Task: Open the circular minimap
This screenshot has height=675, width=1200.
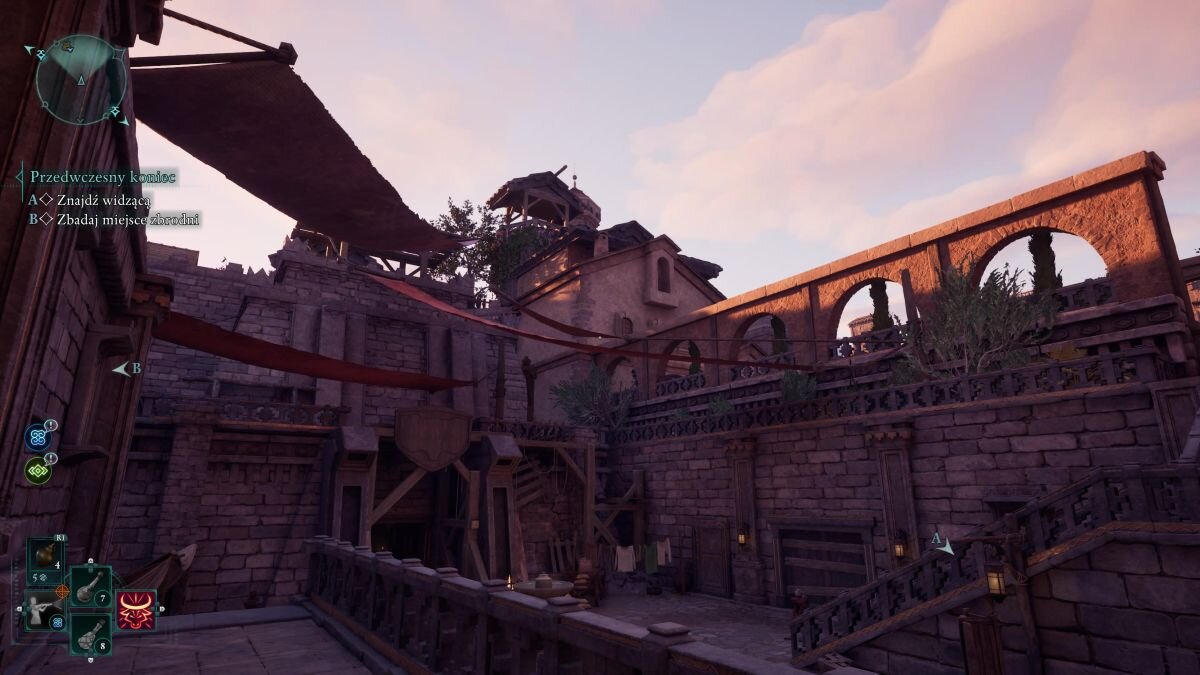Action: (80, 80)
